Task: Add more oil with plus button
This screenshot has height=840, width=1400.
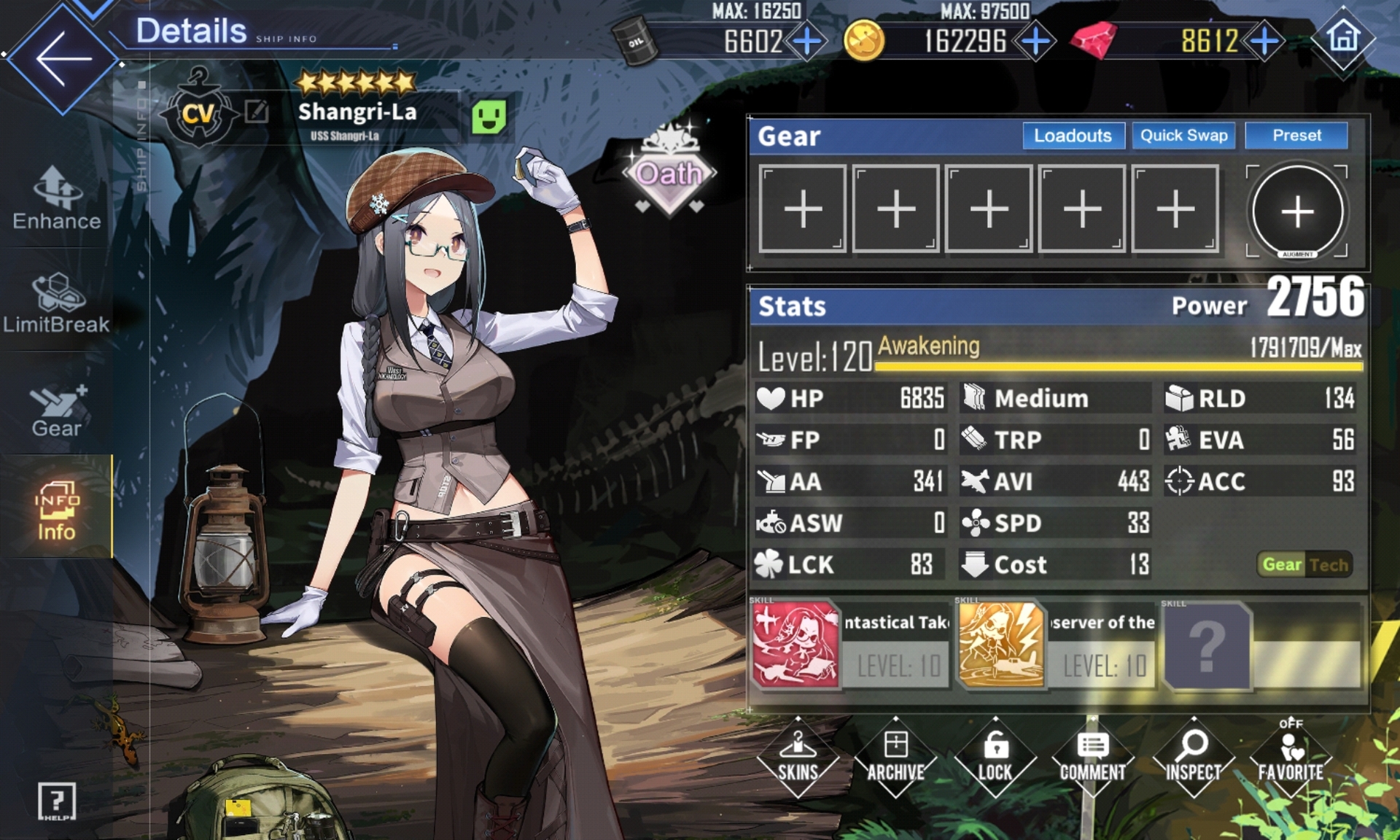Action: coord(806,41)
